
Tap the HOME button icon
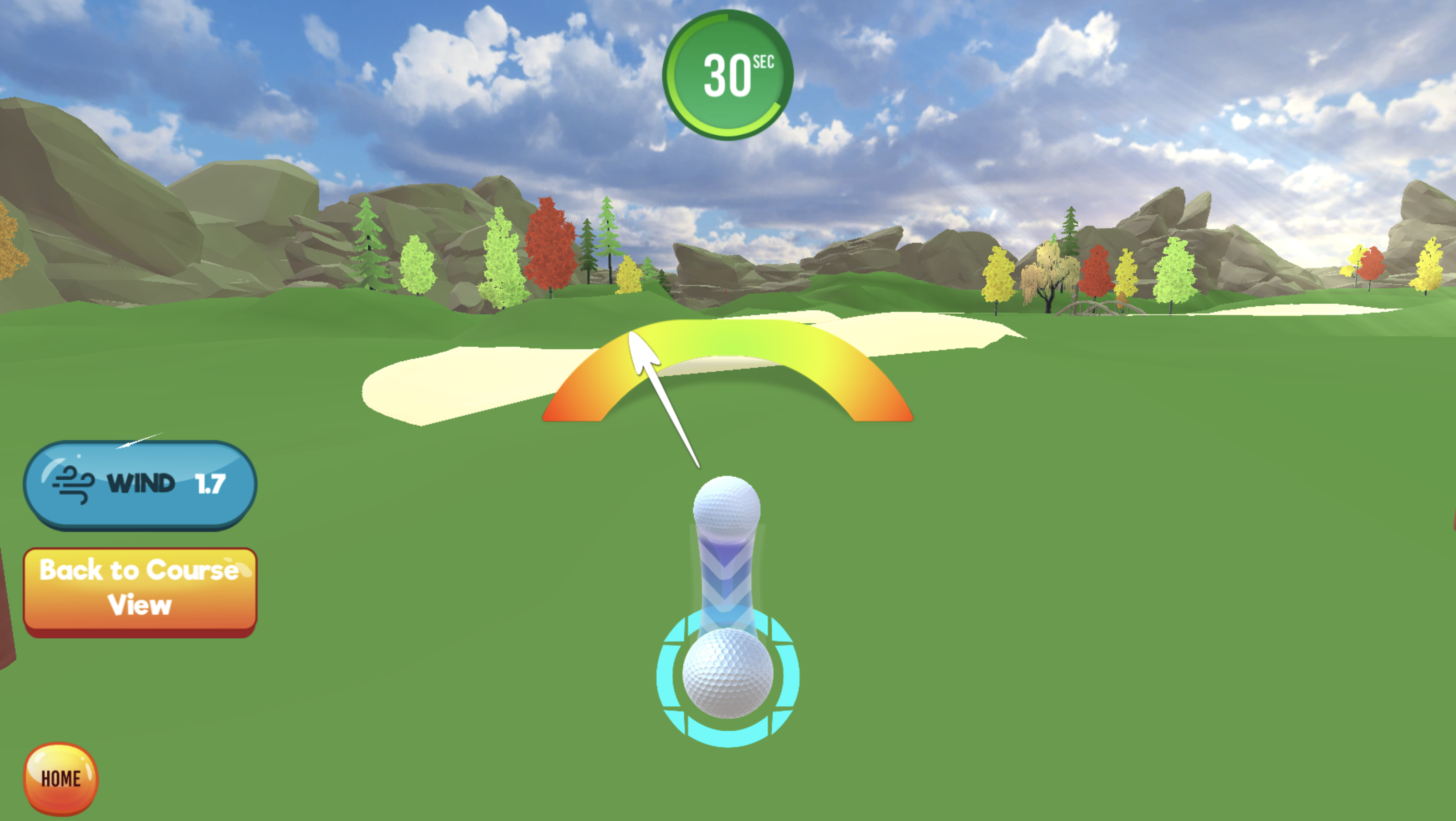pos(61,779)
